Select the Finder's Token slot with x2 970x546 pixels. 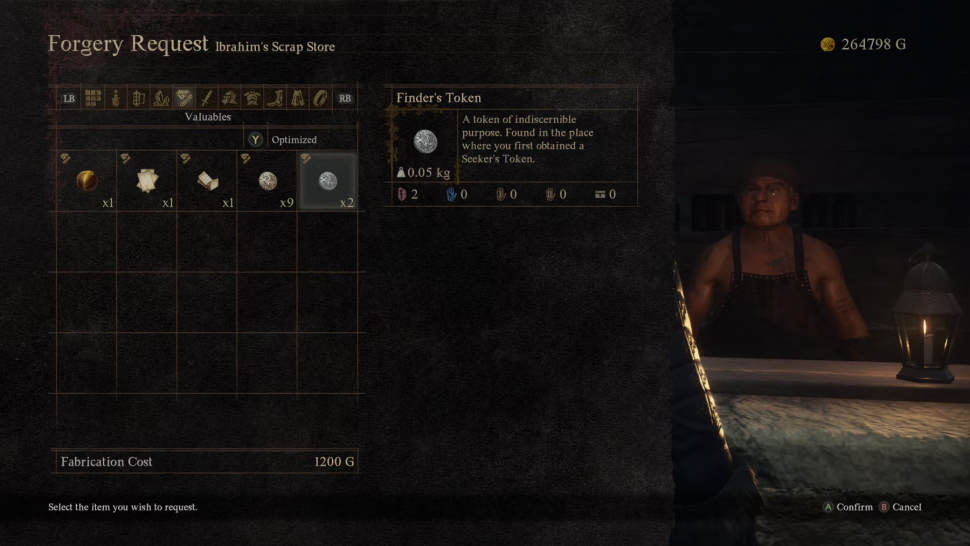[x=327, y=181]
